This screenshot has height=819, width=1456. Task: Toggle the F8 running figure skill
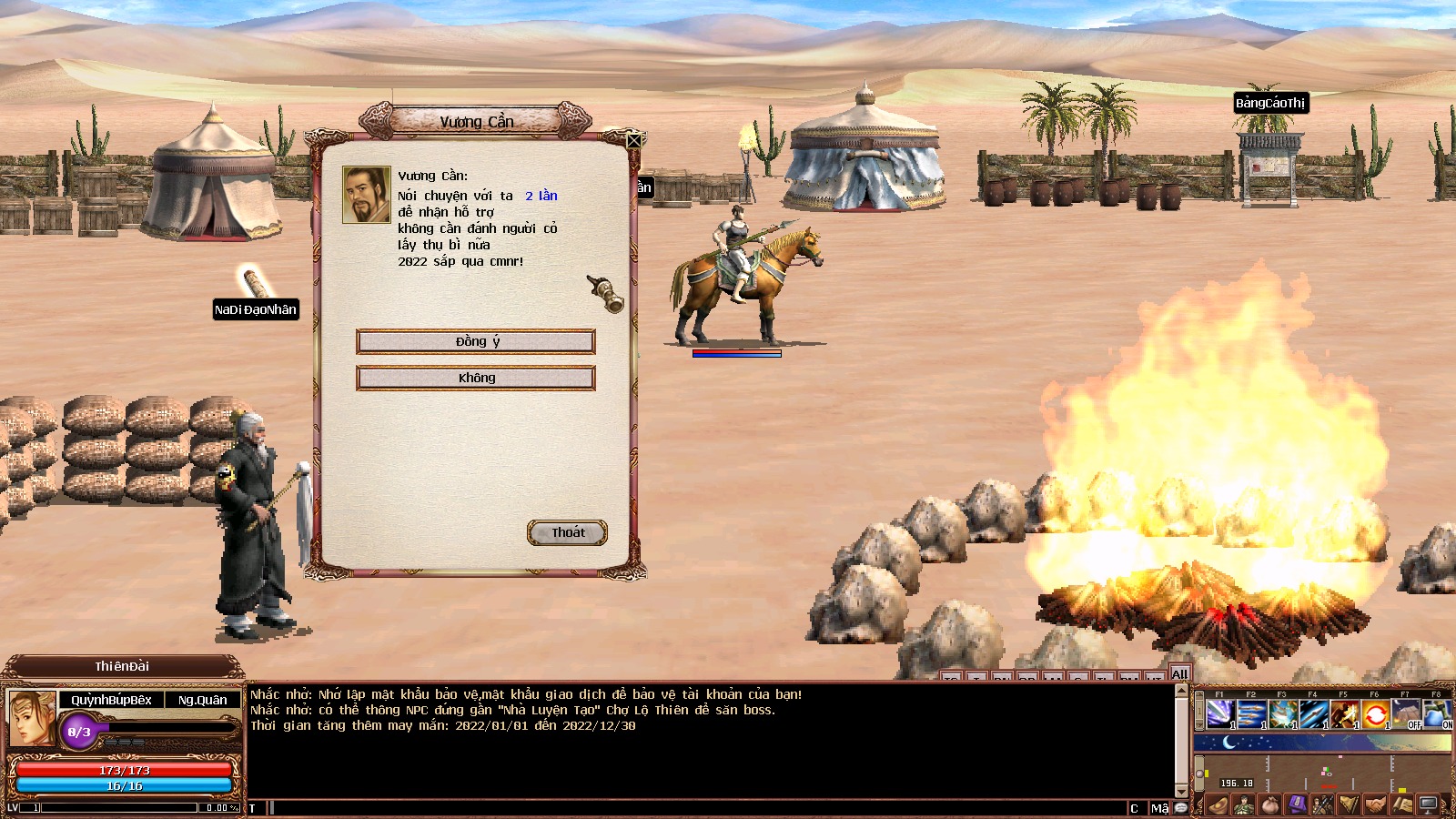tap(1437, 714)
